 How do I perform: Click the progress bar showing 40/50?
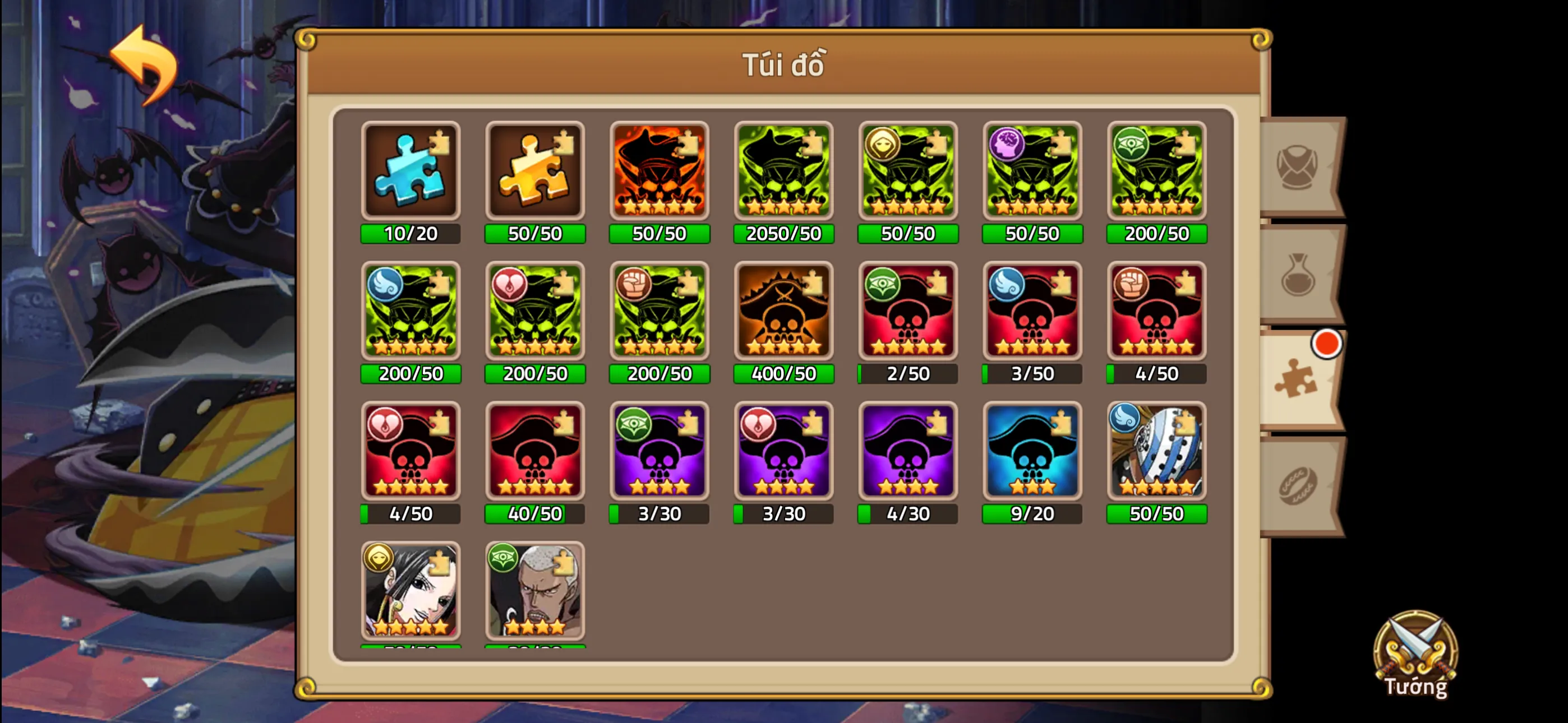(x=535, y=515)
